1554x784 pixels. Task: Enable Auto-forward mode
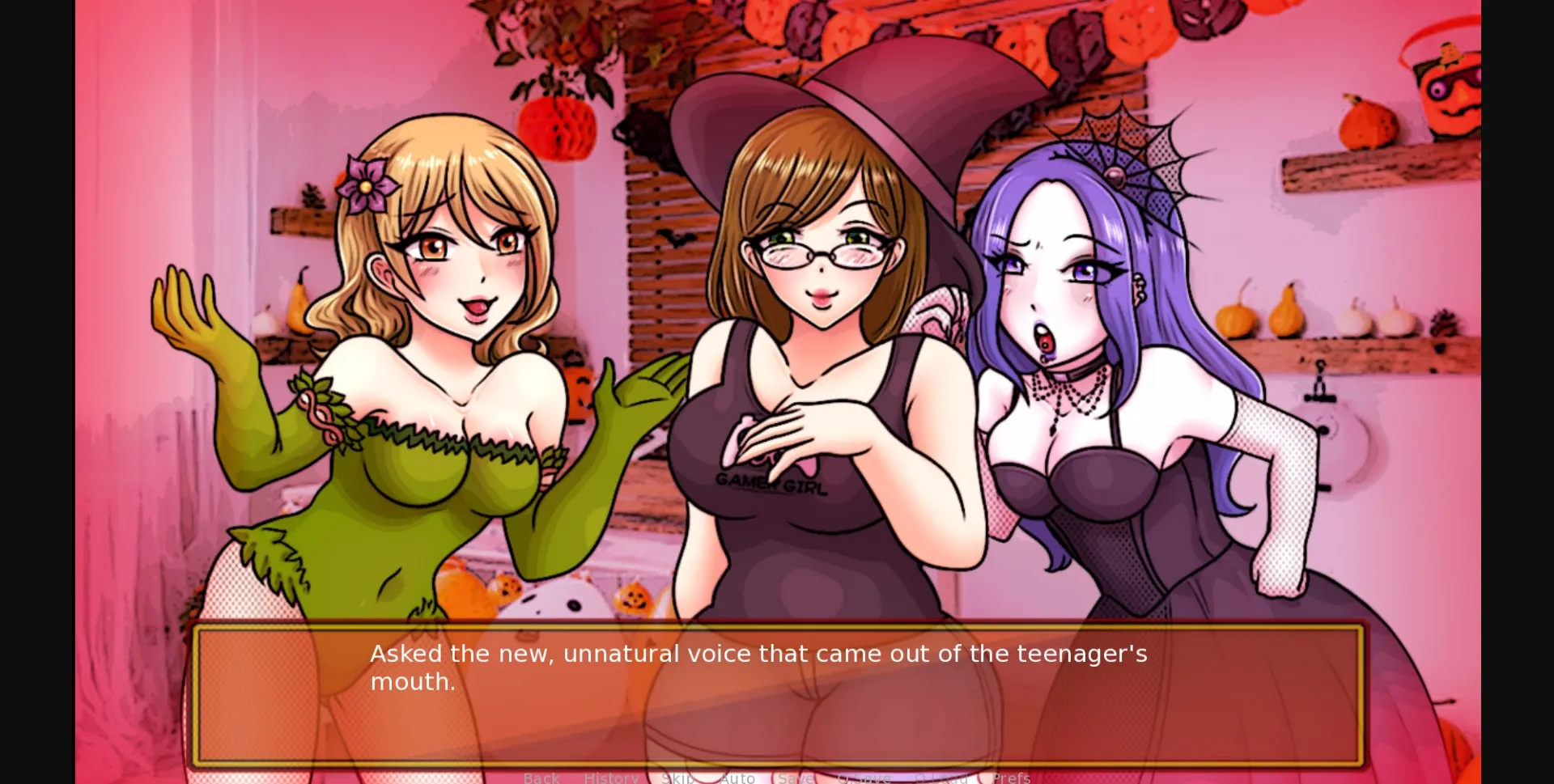[x=738, y=777]
